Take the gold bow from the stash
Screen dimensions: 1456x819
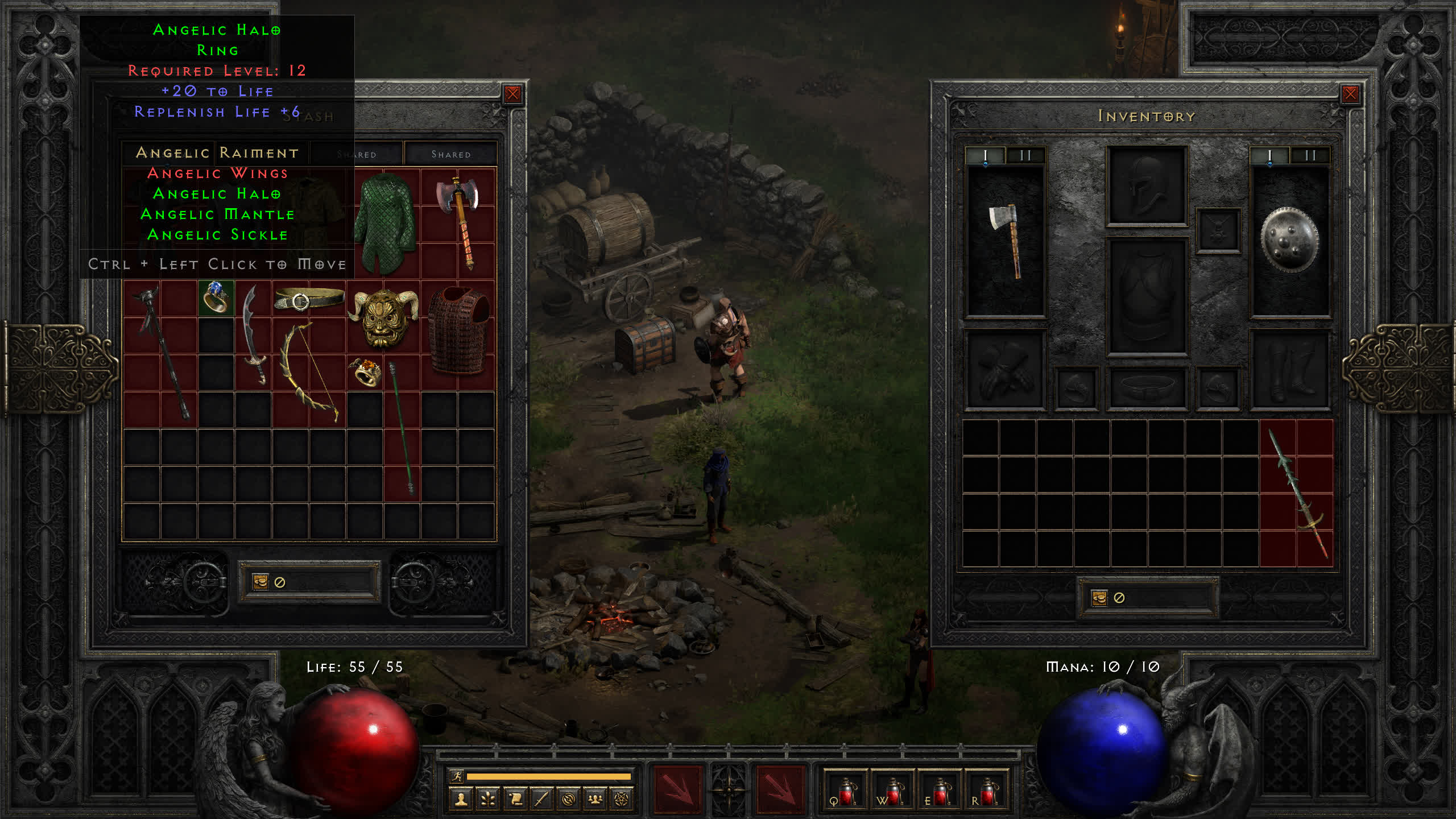coord(310,373)
